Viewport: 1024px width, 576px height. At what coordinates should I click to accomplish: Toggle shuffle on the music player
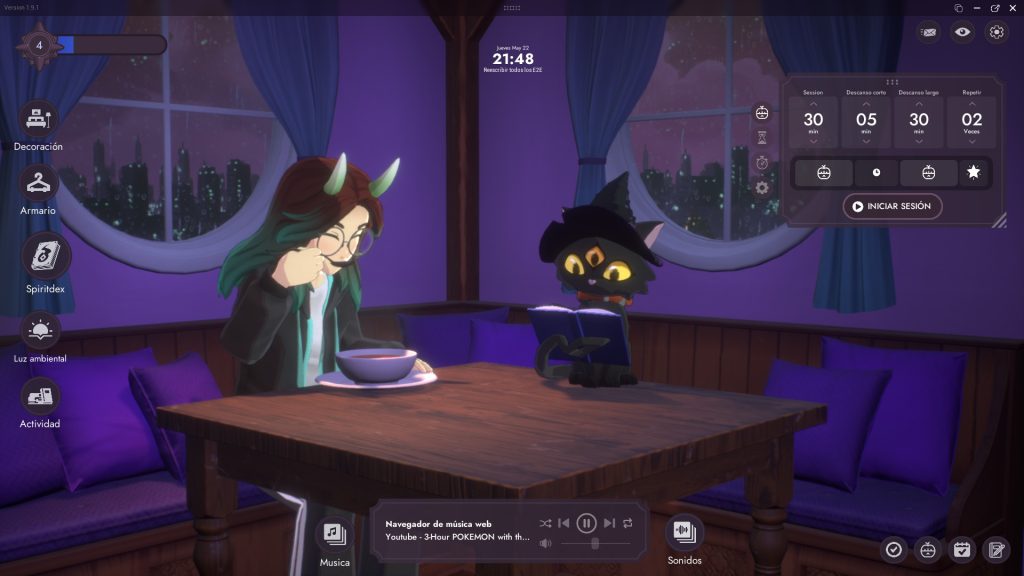coord(545,522)
